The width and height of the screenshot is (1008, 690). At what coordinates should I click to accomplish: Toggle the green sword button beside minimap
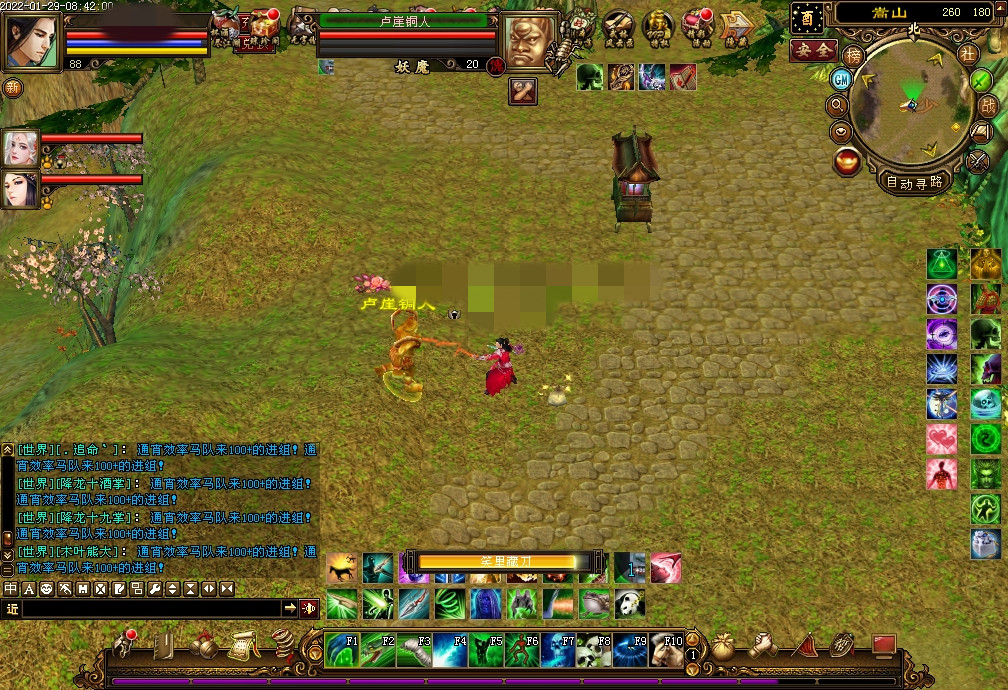point(981,80)
